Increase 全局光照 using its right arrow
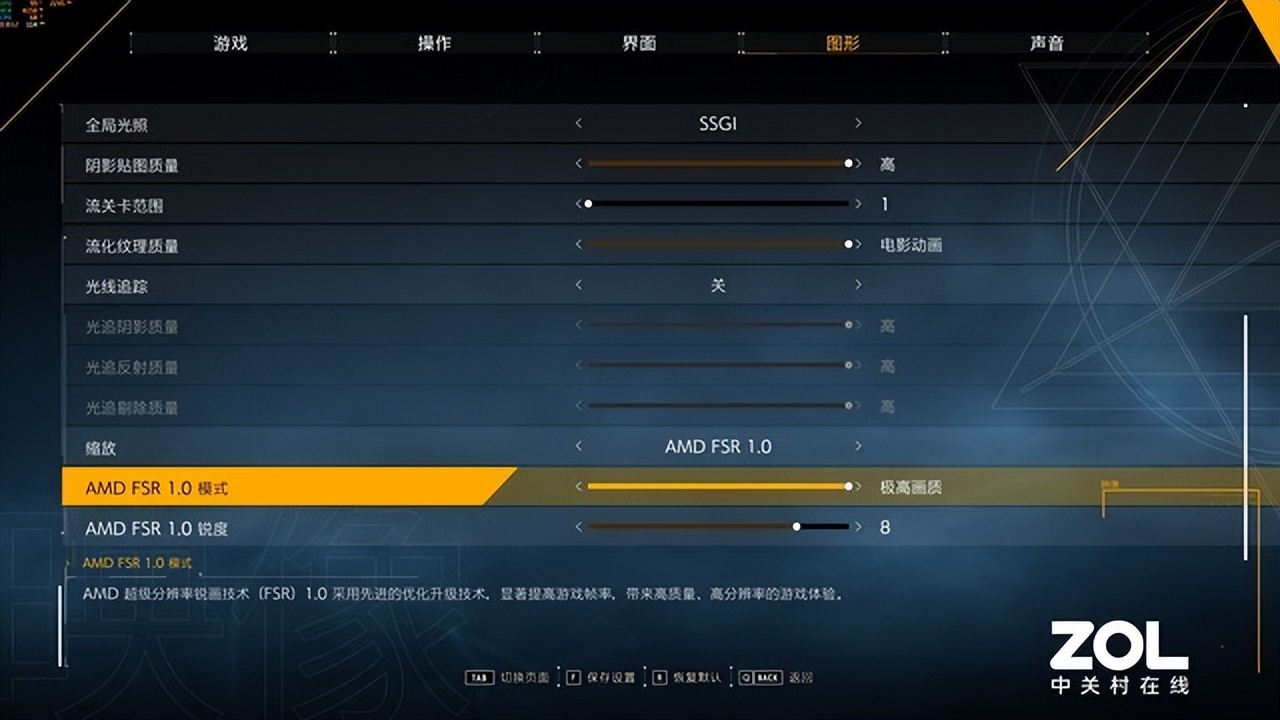The image size is (1280, 720). click(x=858, y=123)
